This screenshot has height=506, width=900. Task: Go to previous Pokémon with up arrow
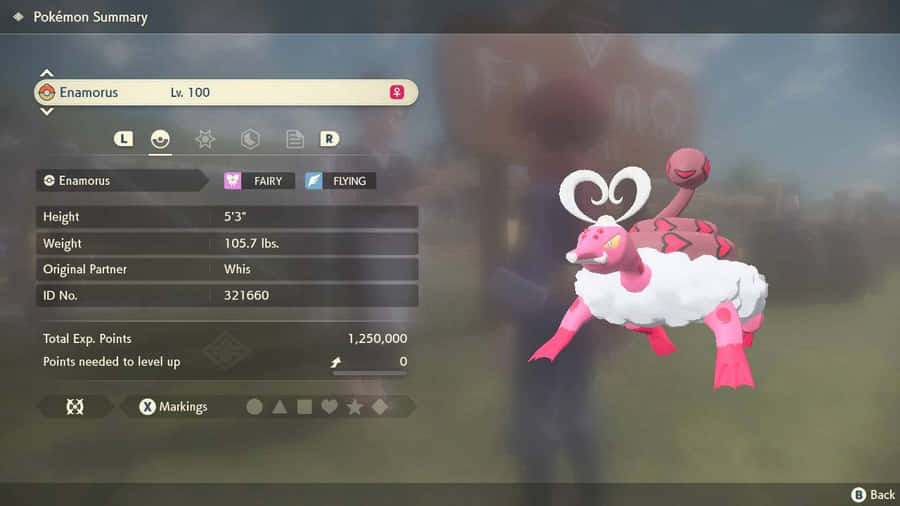(x=46, y=73)
